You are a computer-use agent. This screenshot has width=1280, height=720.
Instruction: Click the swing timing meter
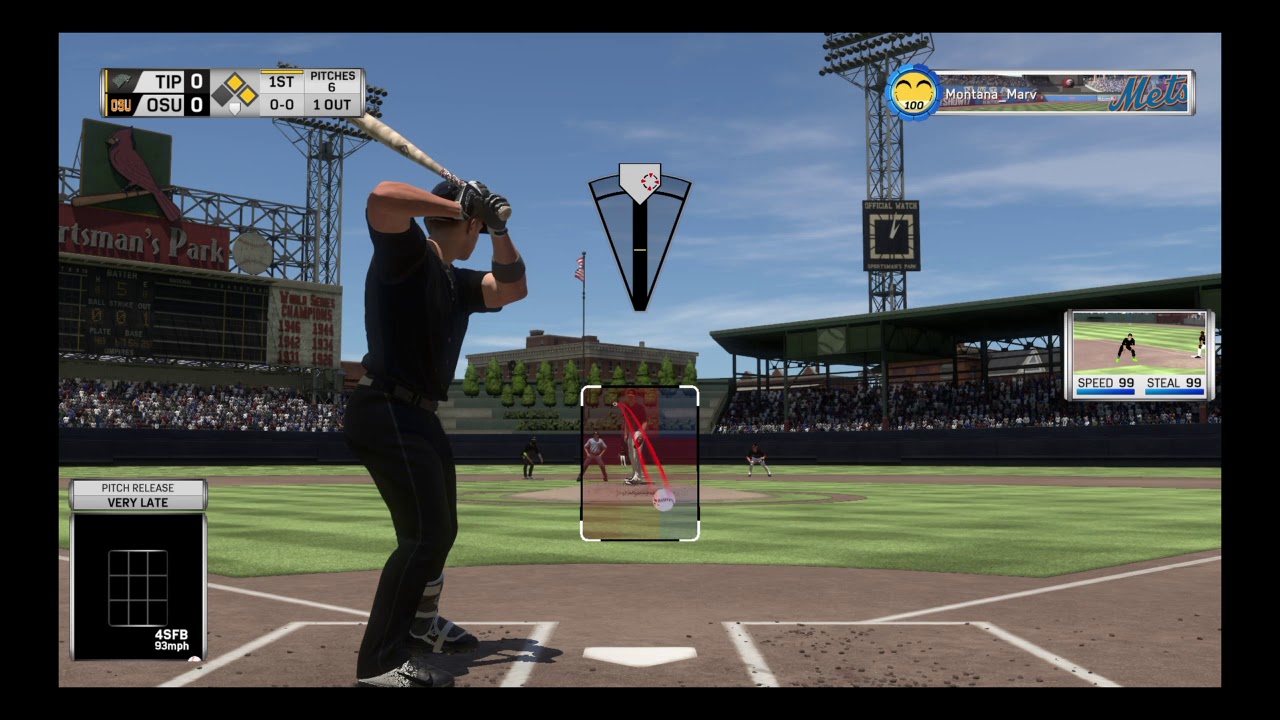click(x=640, y=237)
